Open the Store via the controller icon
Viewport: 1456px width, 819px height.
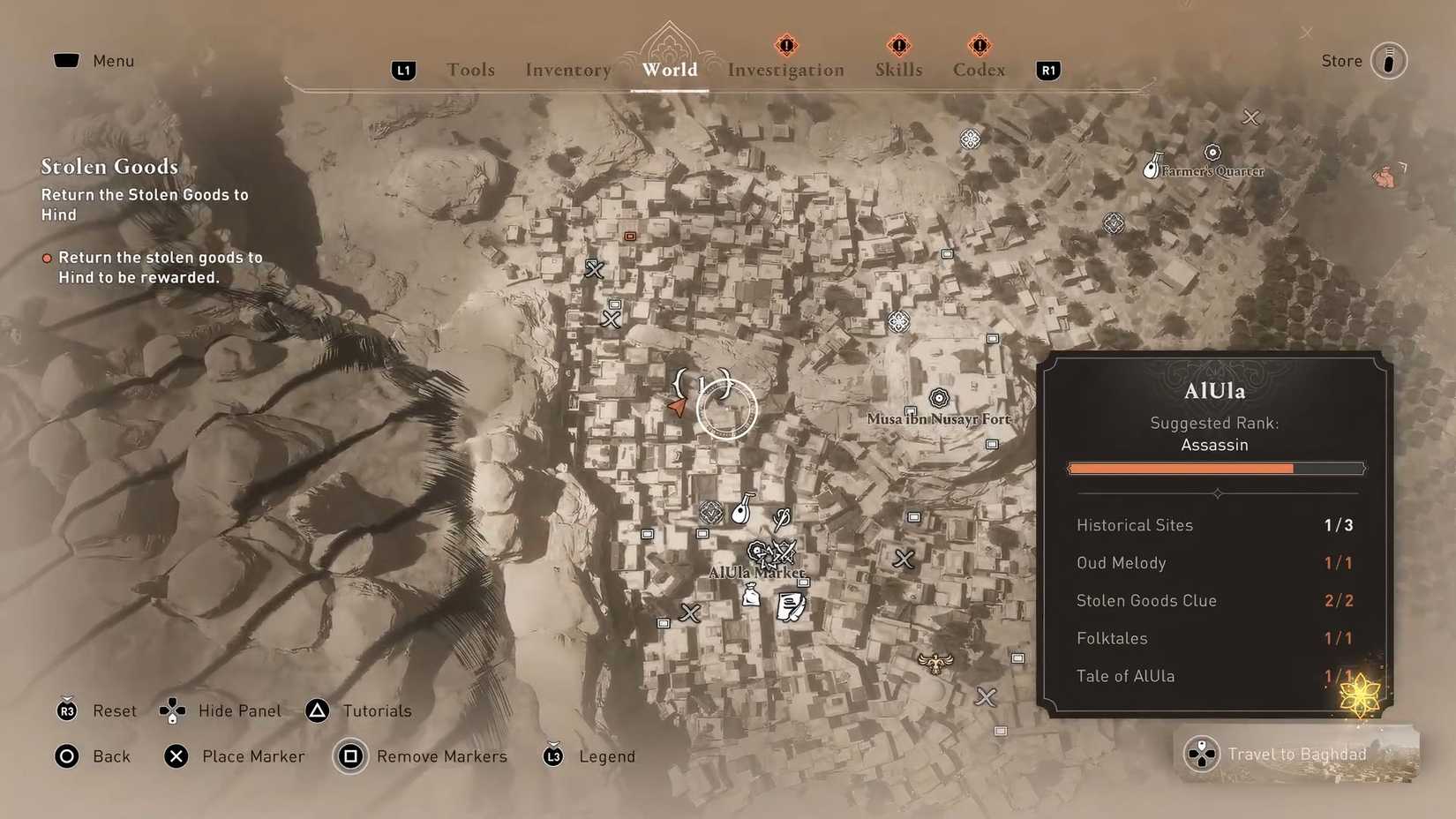pos(1390,60)
